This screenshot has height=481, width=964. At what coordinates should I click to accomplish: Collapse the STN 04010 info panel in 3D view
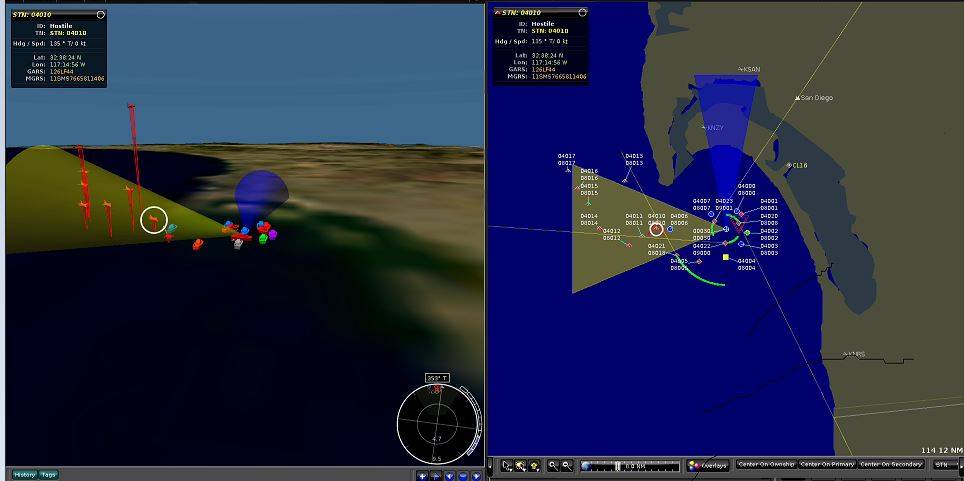(101, 15)
